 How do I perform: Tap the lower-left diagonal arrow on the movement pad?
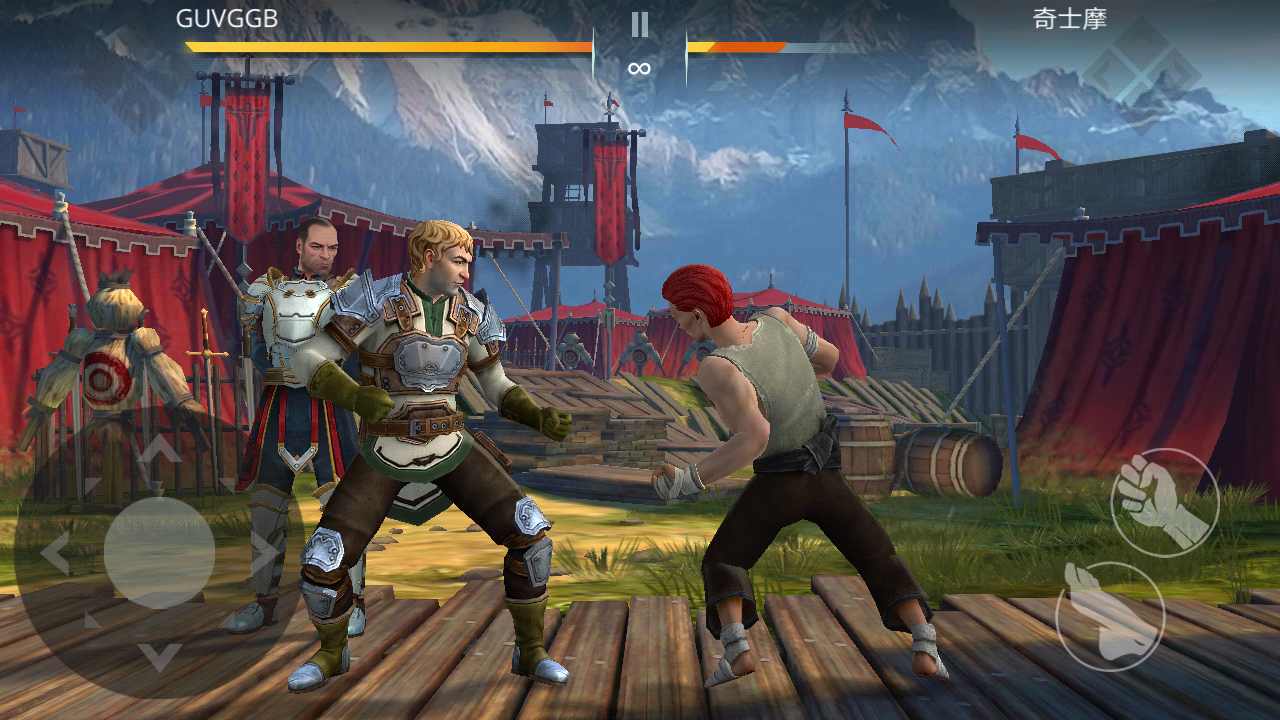[x=89, y=620]
